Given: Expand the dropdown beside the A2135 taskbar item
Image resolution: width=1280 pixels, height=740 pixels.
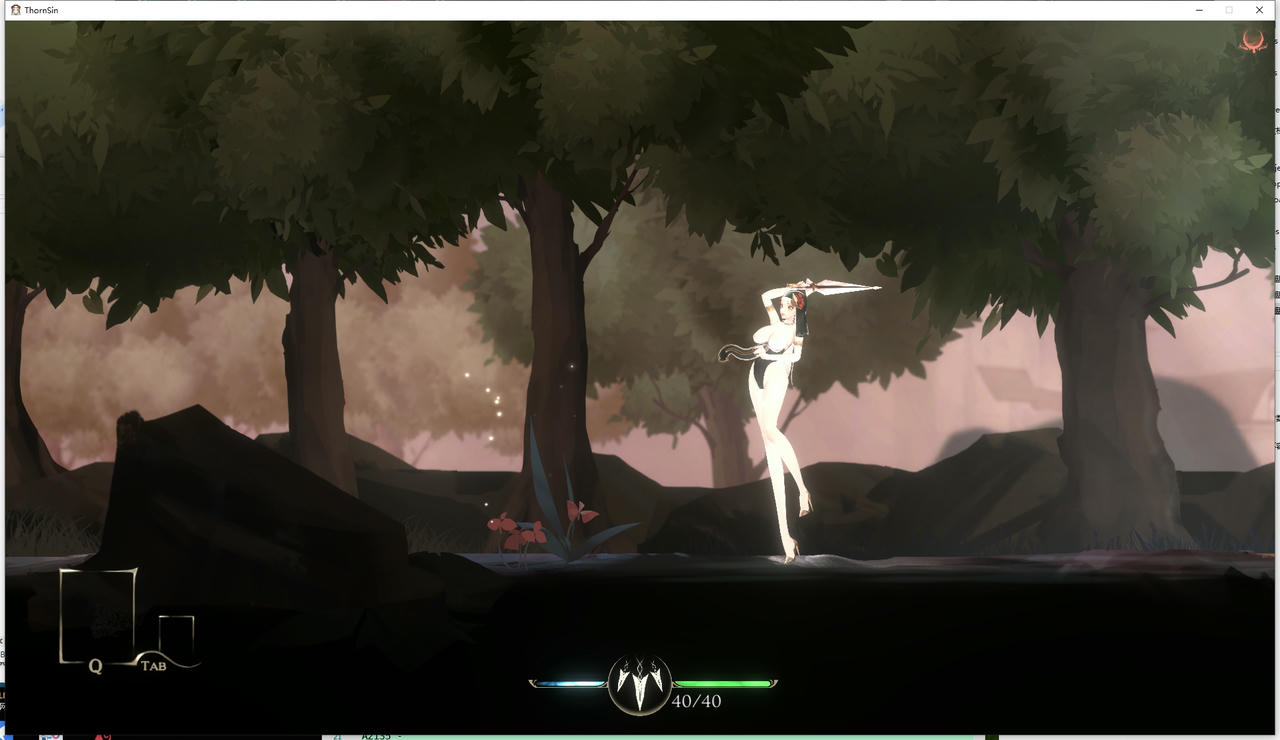Looking at the screenshot, I should point(398,735).
